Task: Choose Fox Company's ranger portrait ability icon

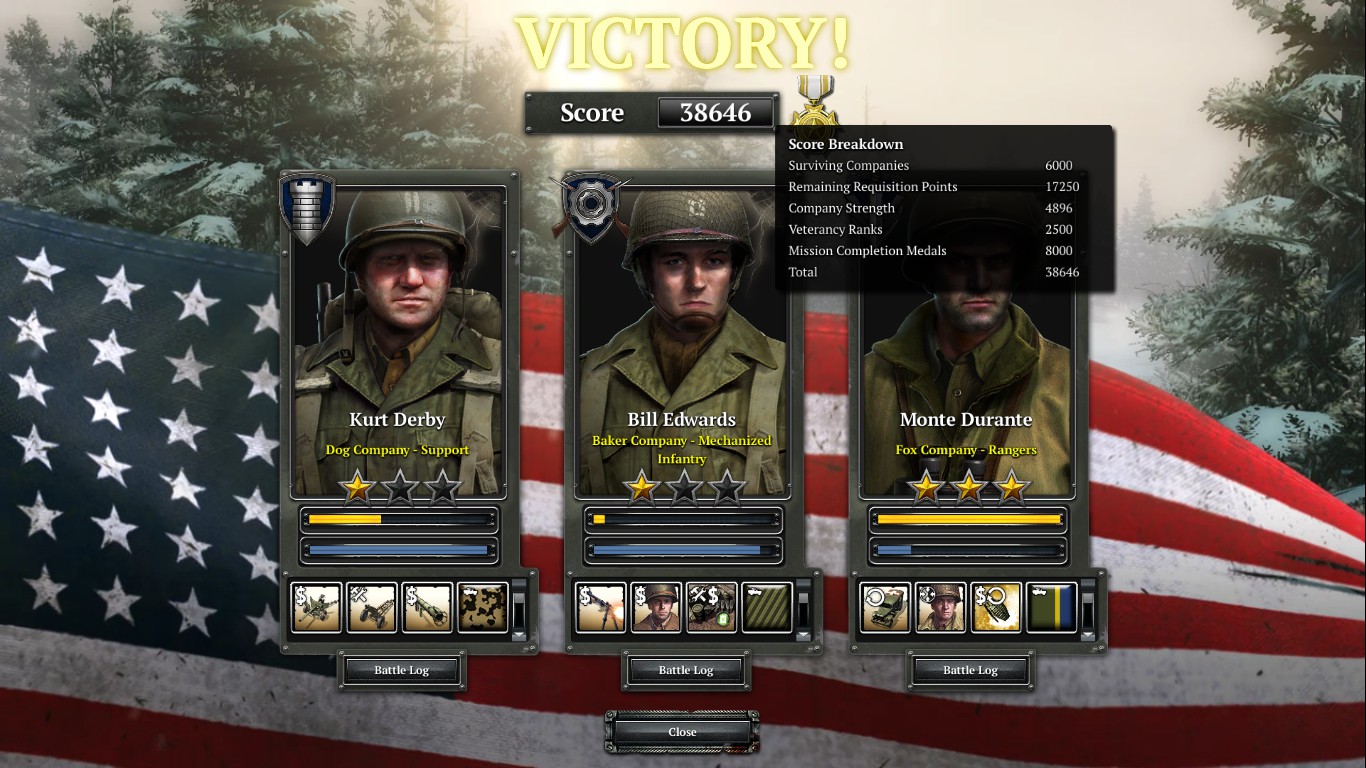Action: [x=941, y=608]
